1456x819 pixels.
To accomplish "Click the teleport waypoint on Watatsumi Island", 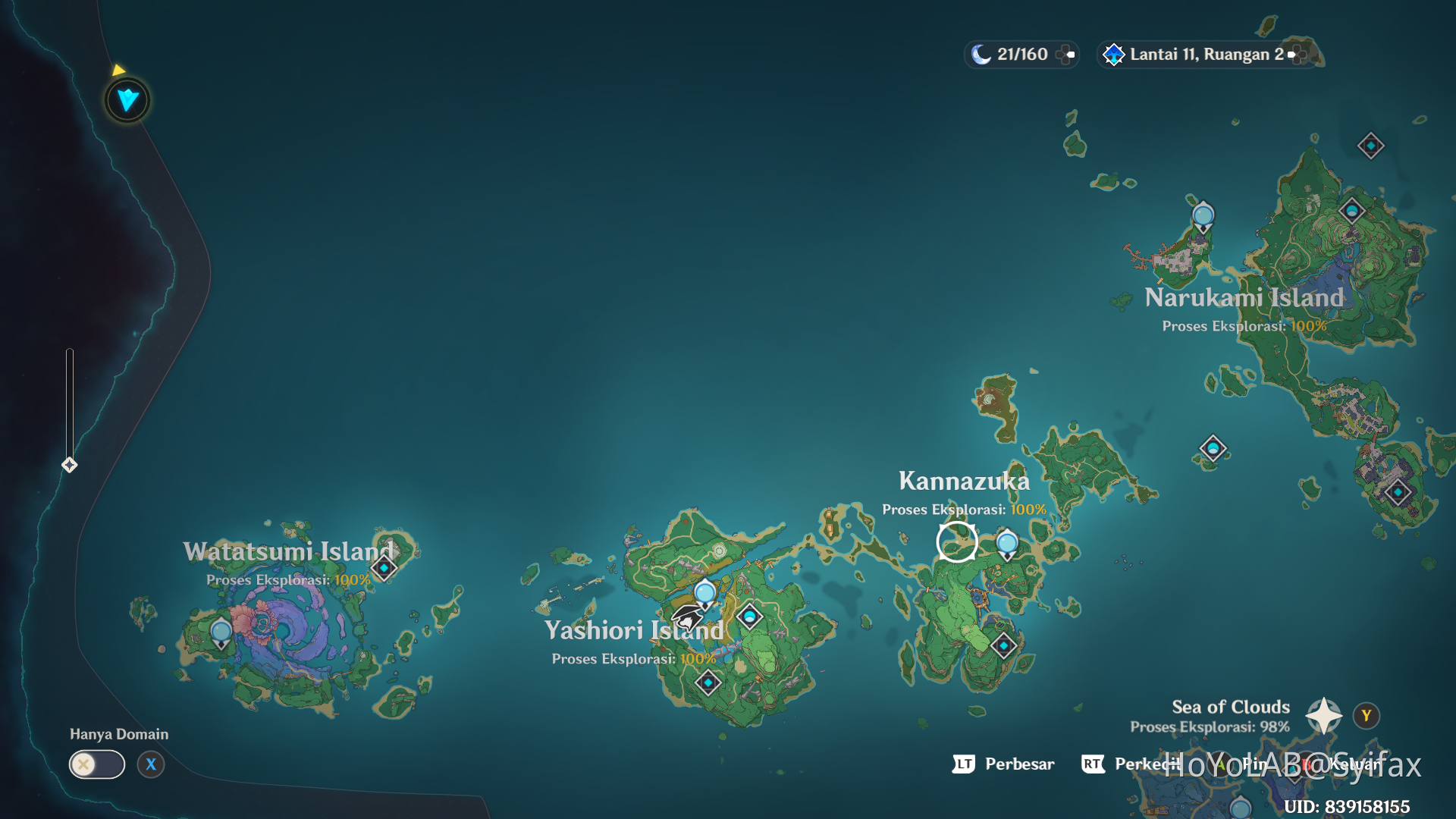I will tap(221, 630).
